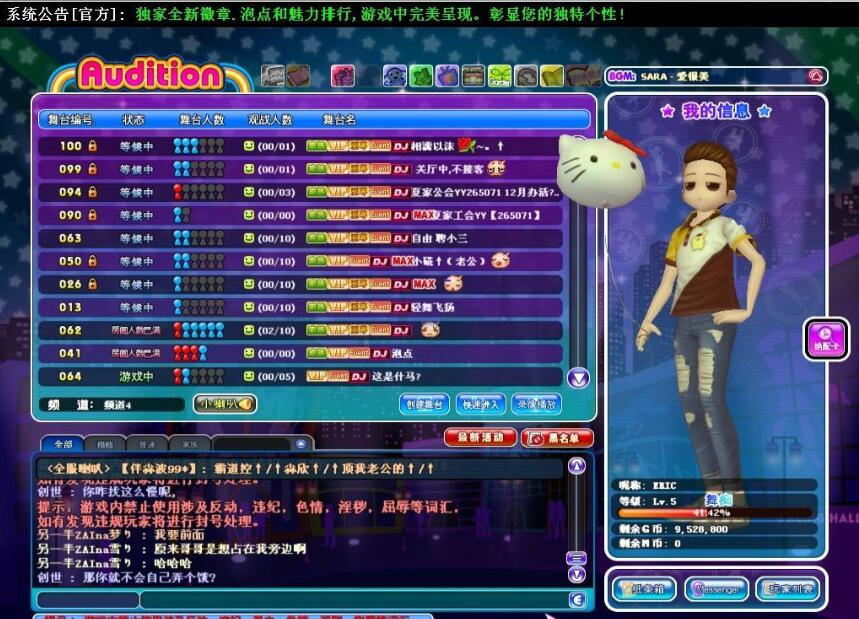Select stage 013 room 轻舞飞扬
This screenshot has height=619, width=859.
[x=300, y=307]
